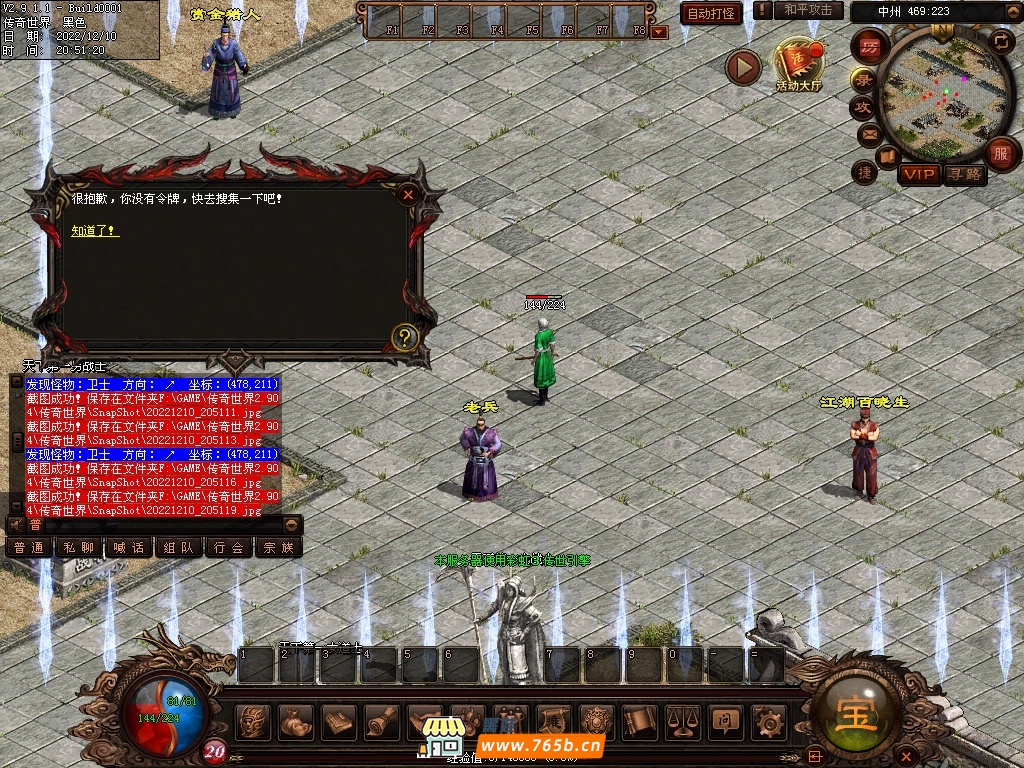Click the 知道了 dialogue reply
The image size is (1024, 768).
(x=95, y=231)
